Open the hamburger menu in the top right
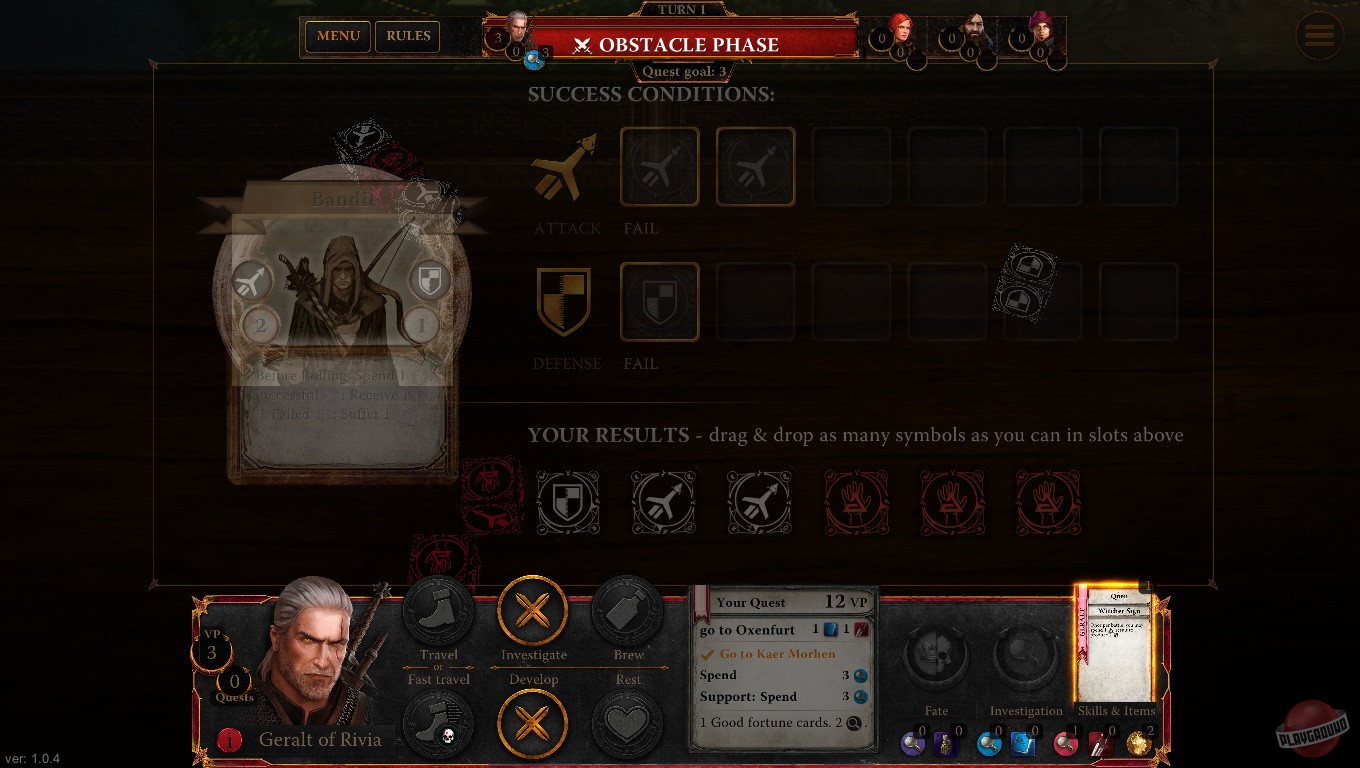Viewport: 1360px width, 768px height. point(1319,35)
